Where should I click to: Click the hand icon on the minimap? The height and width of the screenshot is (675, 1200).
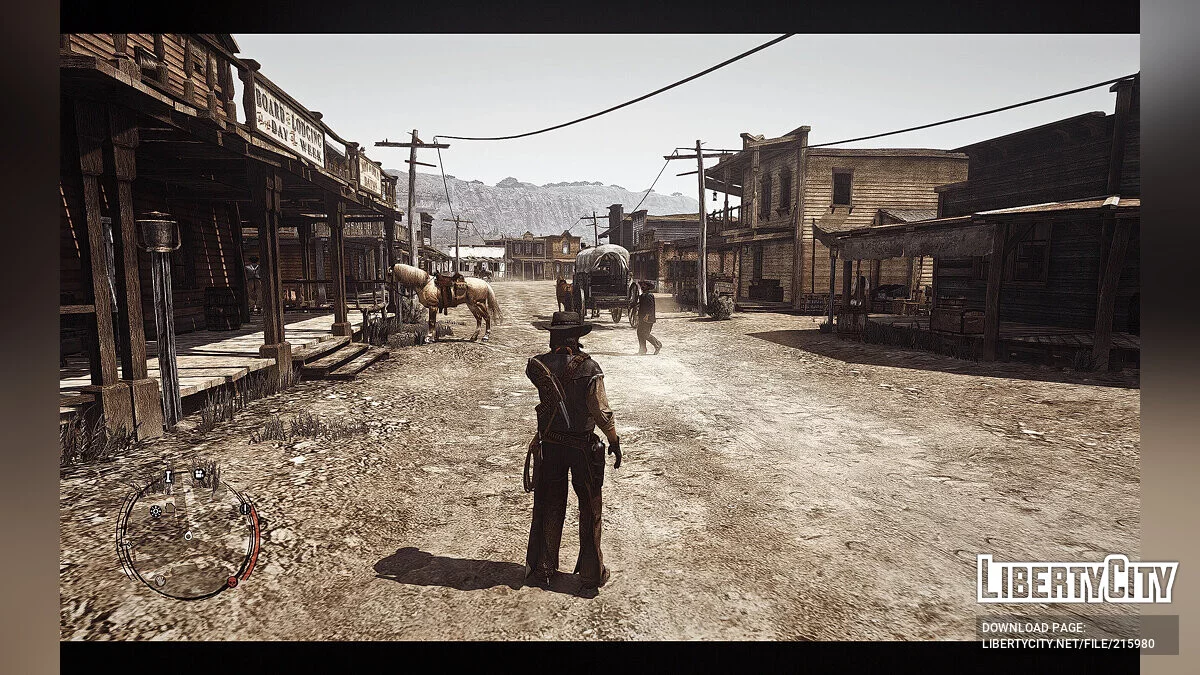pos(160,580)
